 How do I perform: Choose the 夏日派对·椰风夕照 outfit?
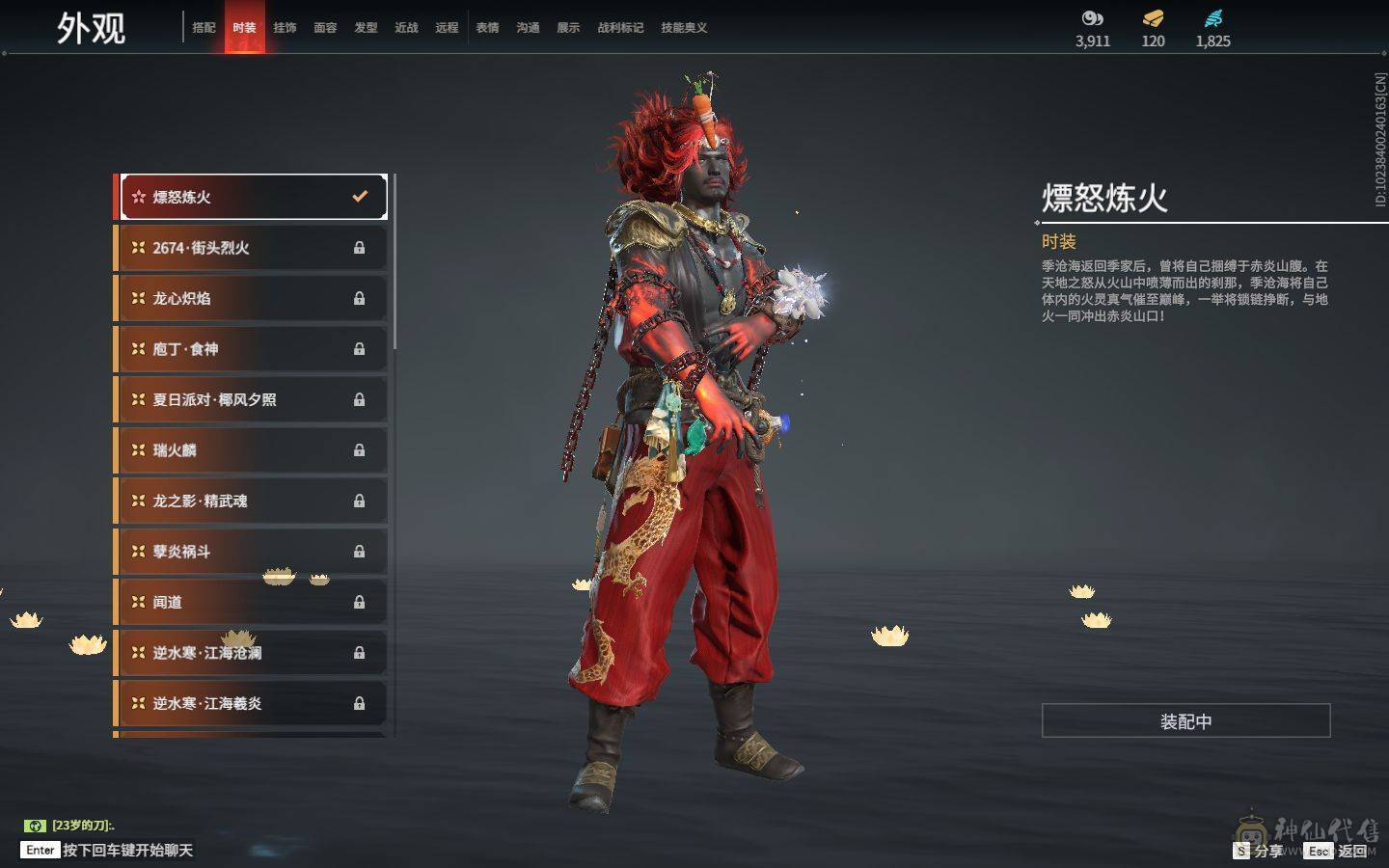click(253, 399)
